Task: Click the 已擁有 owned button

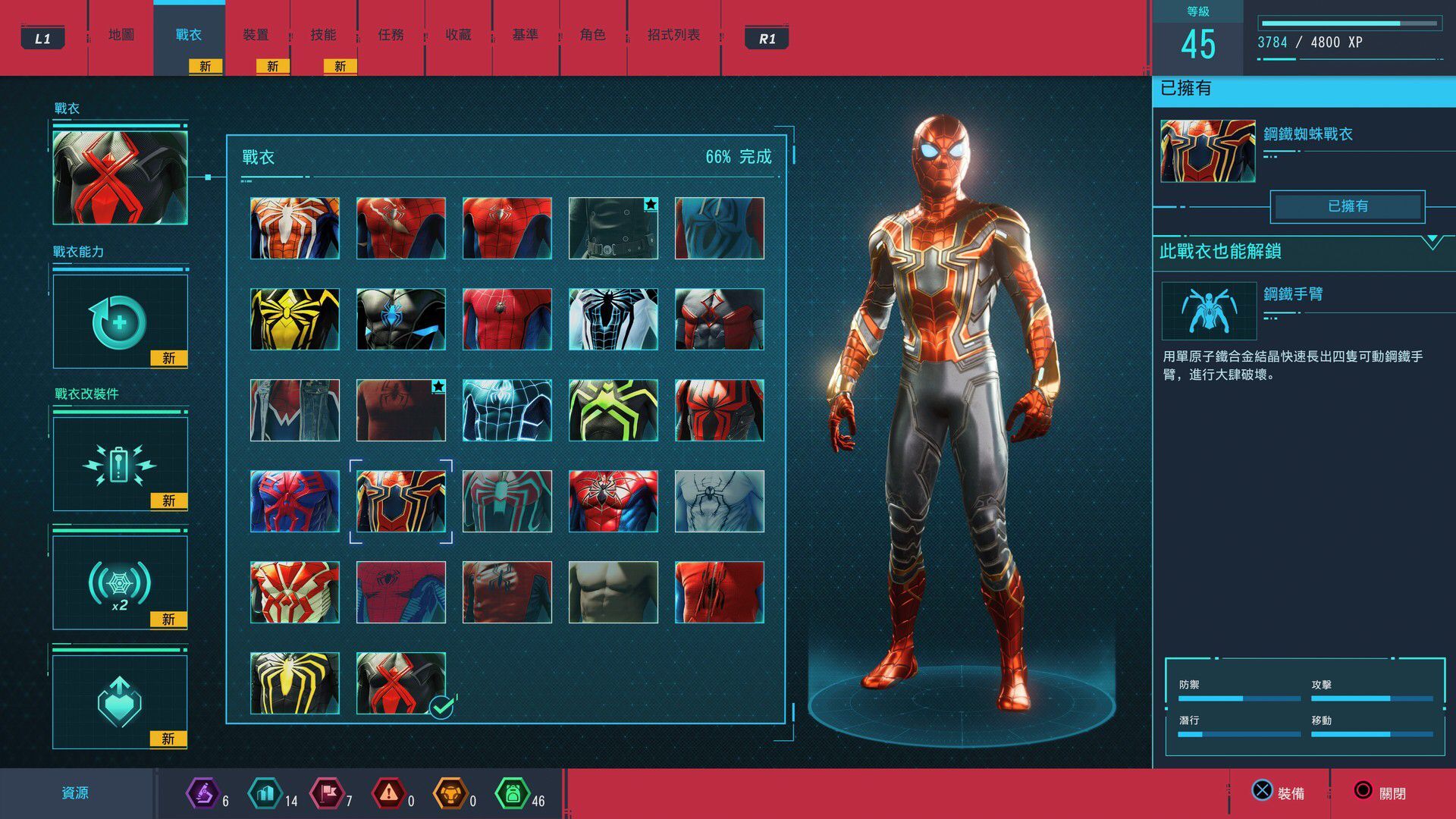Action: coord(1348,206)
